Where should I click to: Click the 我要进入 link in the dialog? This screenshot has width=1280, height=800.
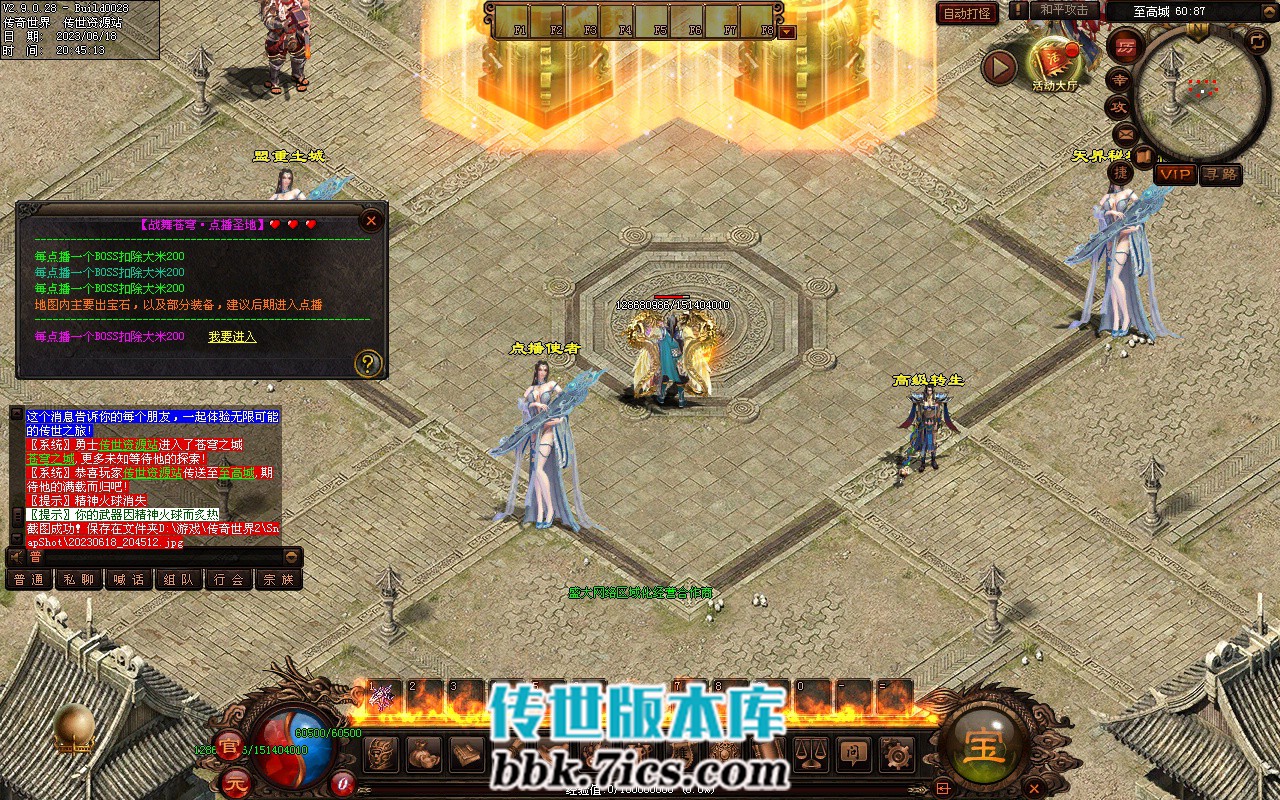(x=232, y=337)
